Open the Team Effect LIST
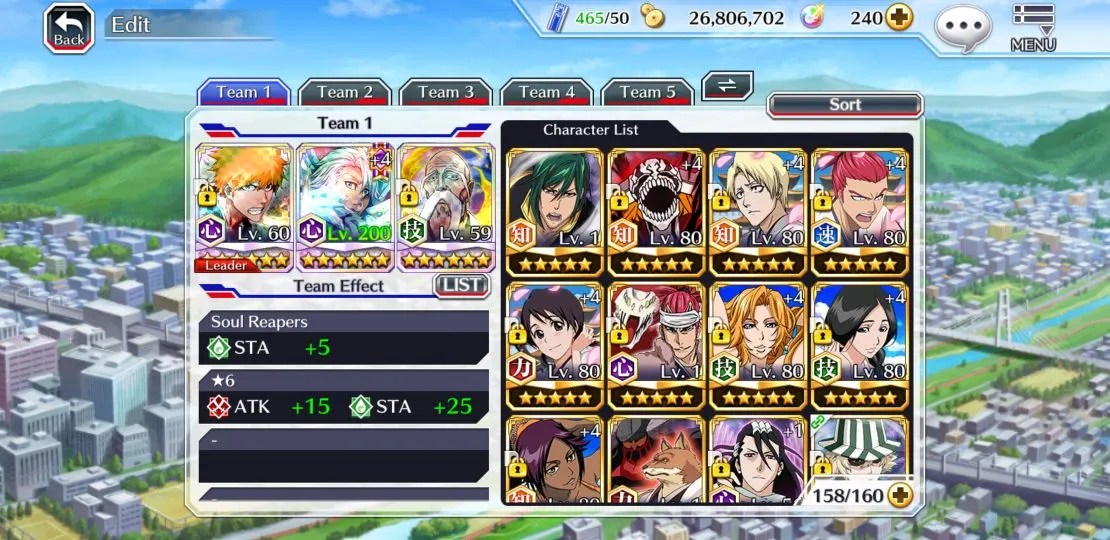This screenshot has width=1110, height=540. pyautogui.click(x=461, y=286)
